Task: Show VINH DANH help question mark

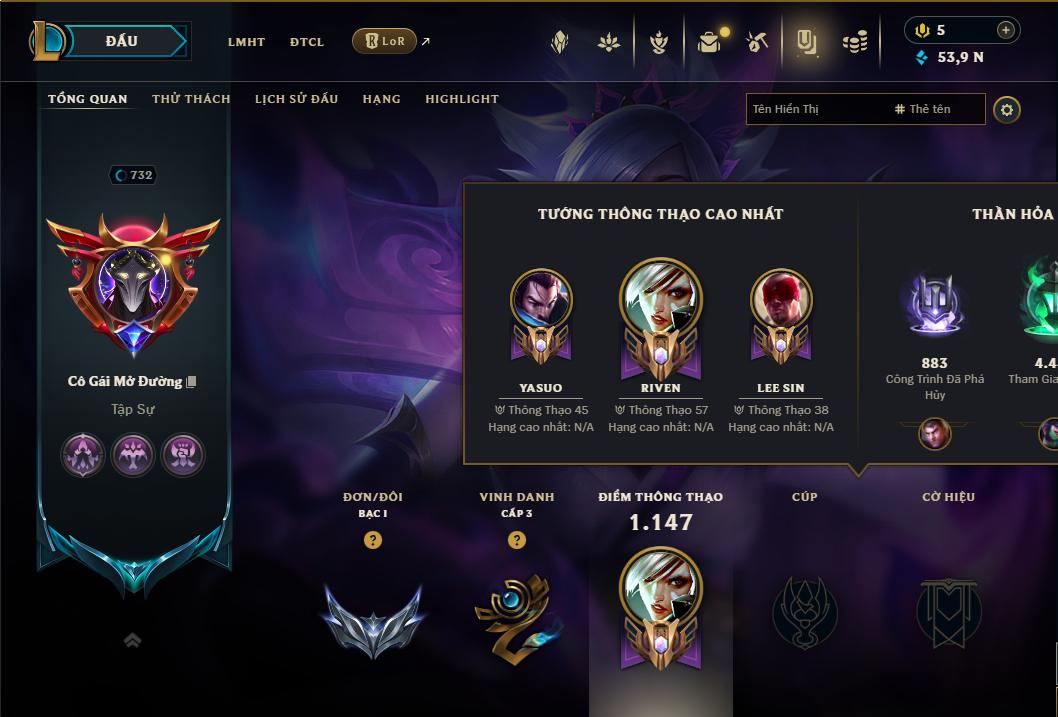Action: pos(517,540)
